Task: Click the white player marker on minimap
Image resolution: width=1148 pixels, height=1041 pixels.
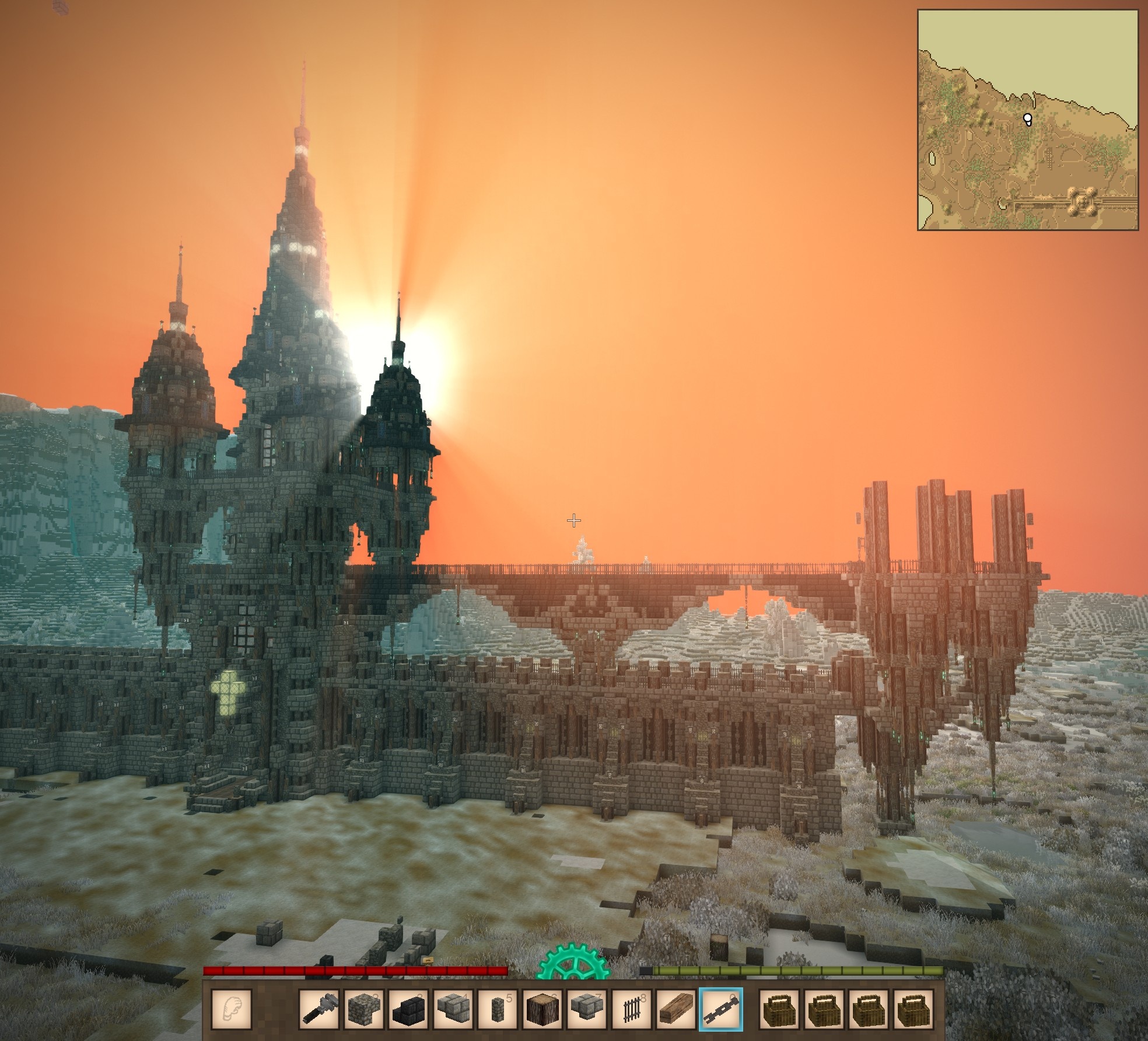Action: [1027, 120]
